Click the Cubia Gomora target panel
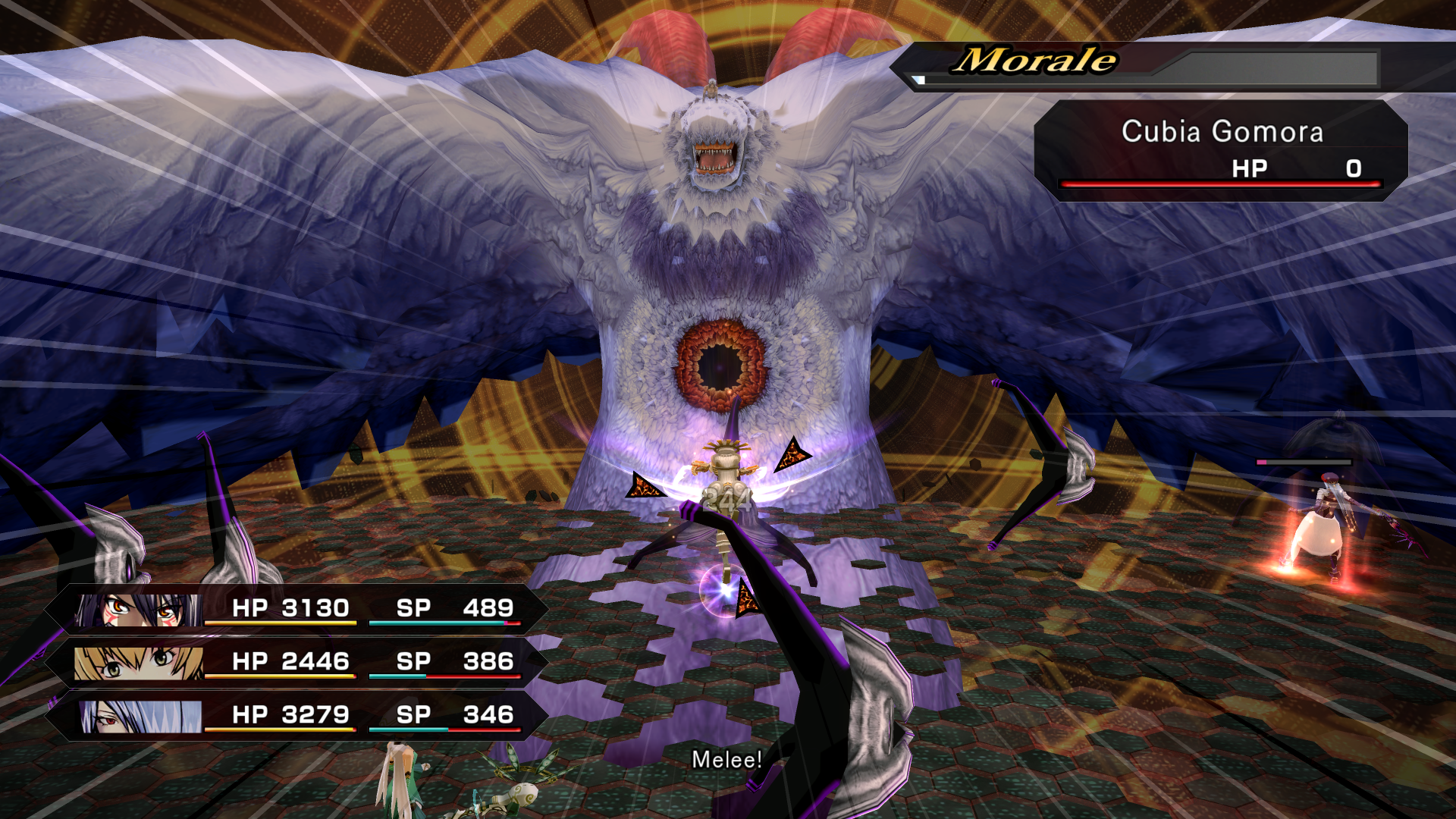Image resolution: width=1456 pixels, height=819 pixels. pos(1221,151)
